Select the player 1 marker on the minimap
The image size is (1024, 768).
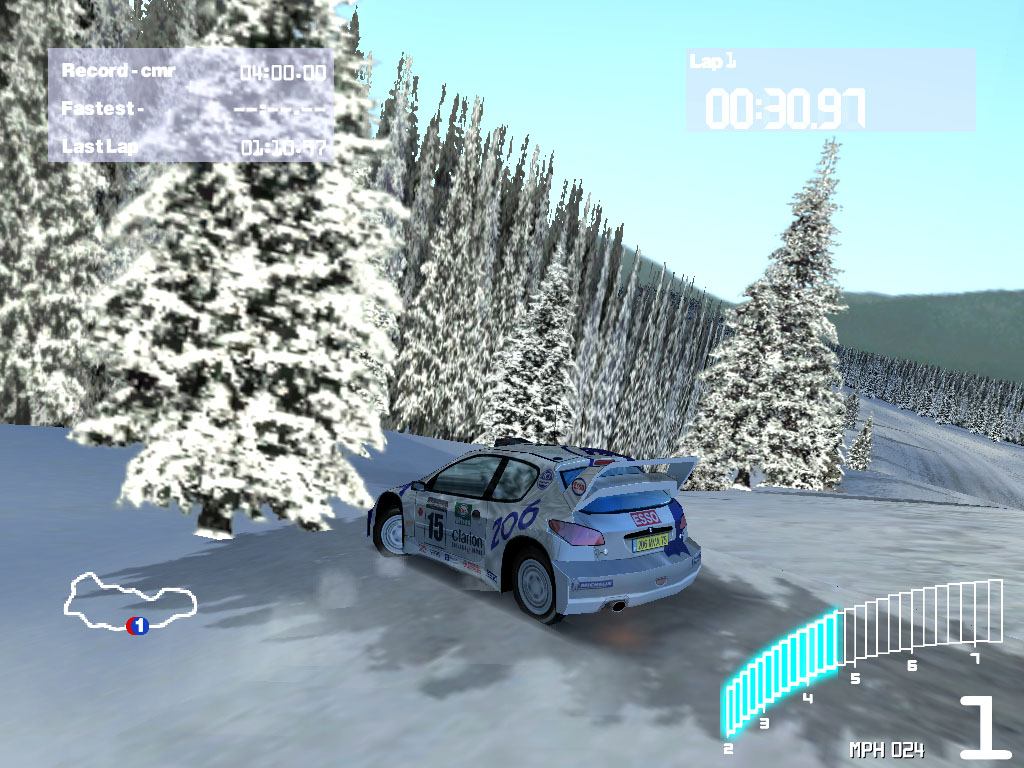point(138,626)
